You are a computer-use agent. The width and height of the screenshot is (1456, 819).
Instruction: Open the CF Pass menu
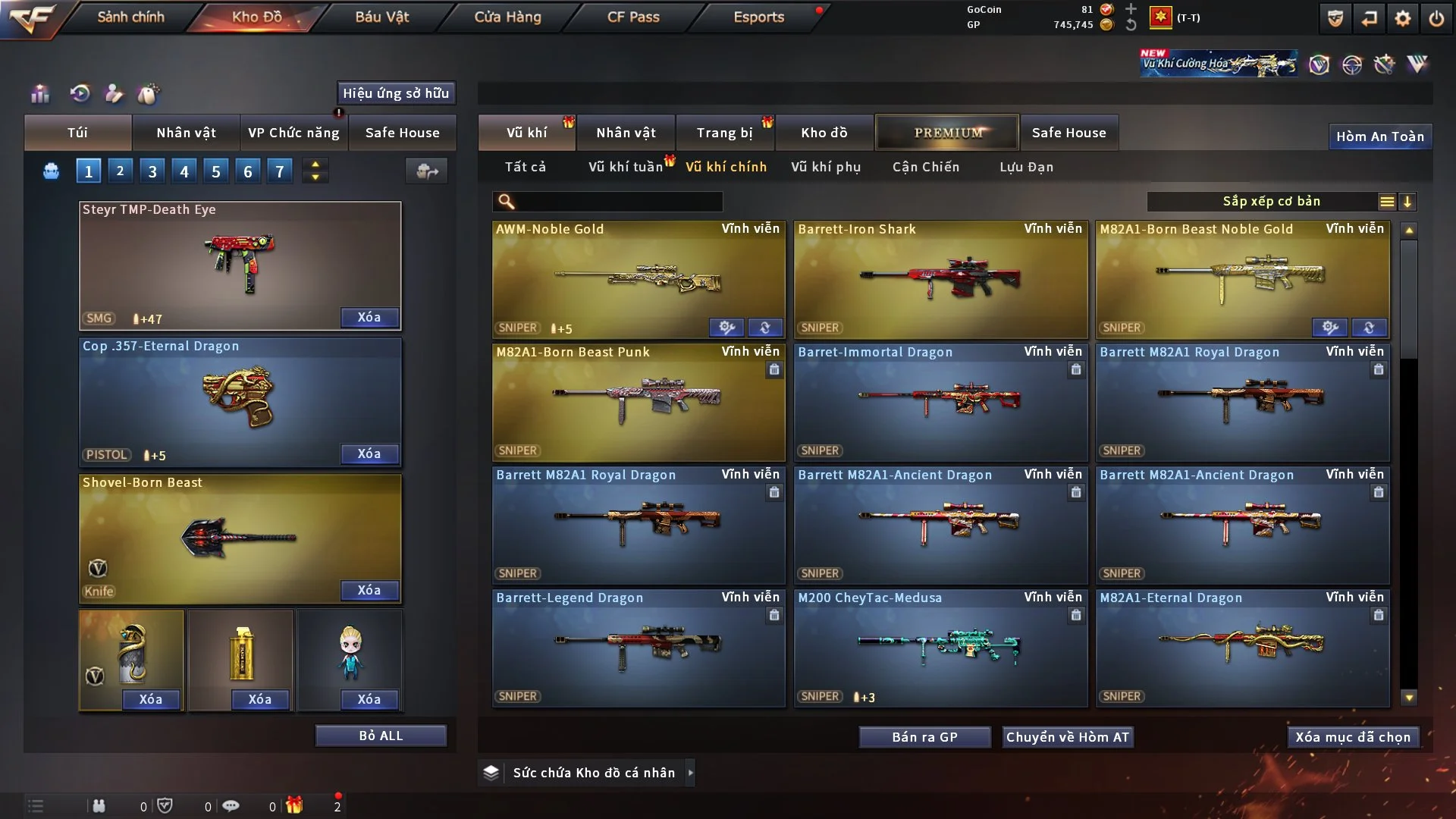point(633,17)
